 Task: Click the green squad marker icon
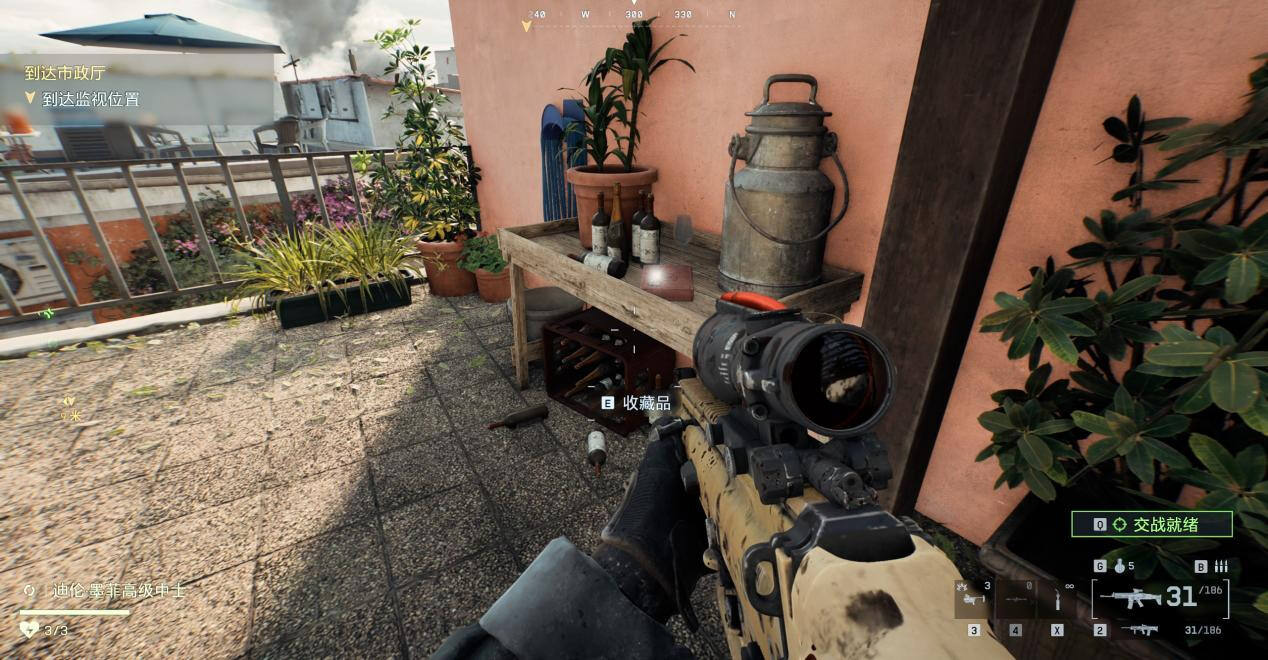click(x=47, y=314)
